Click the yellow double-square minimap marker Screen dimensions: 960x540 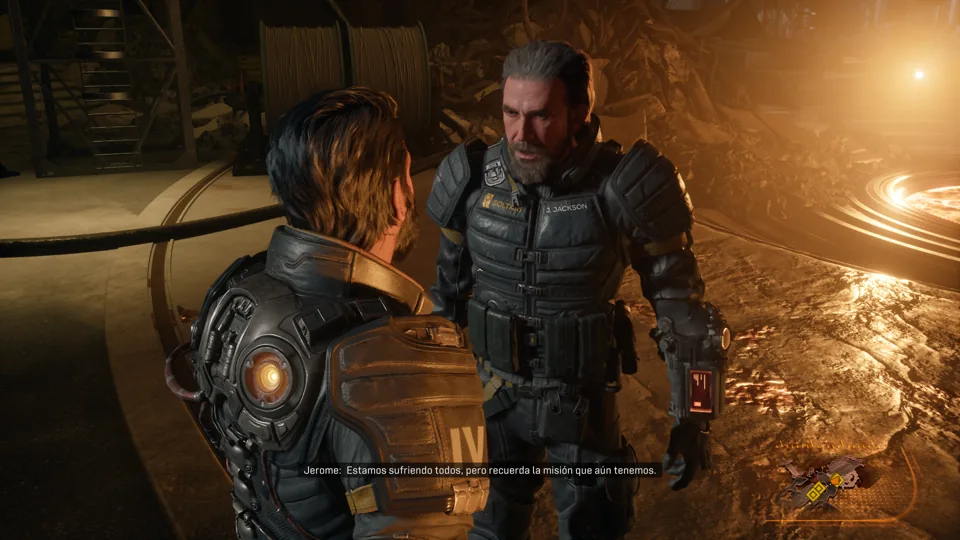click(x=816, y=491)
